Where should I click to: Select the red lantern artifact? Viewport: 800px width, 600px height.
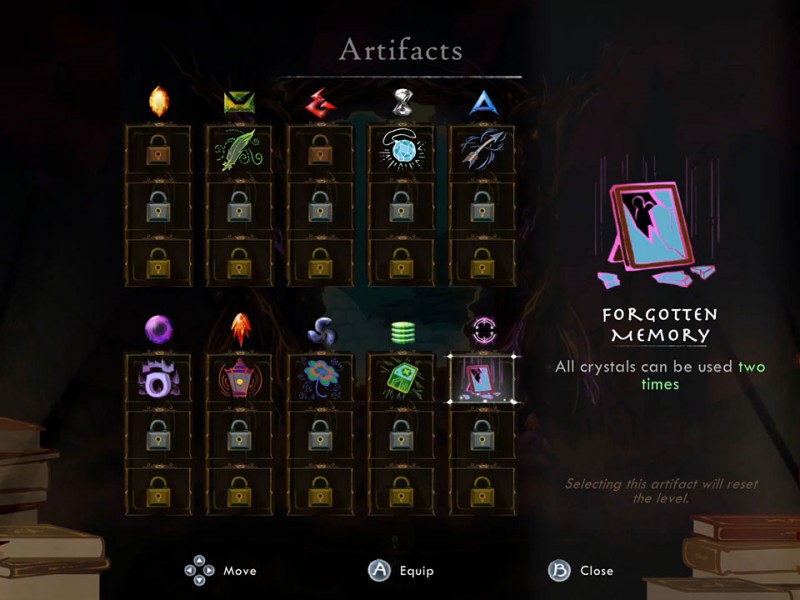click(239, 379)
